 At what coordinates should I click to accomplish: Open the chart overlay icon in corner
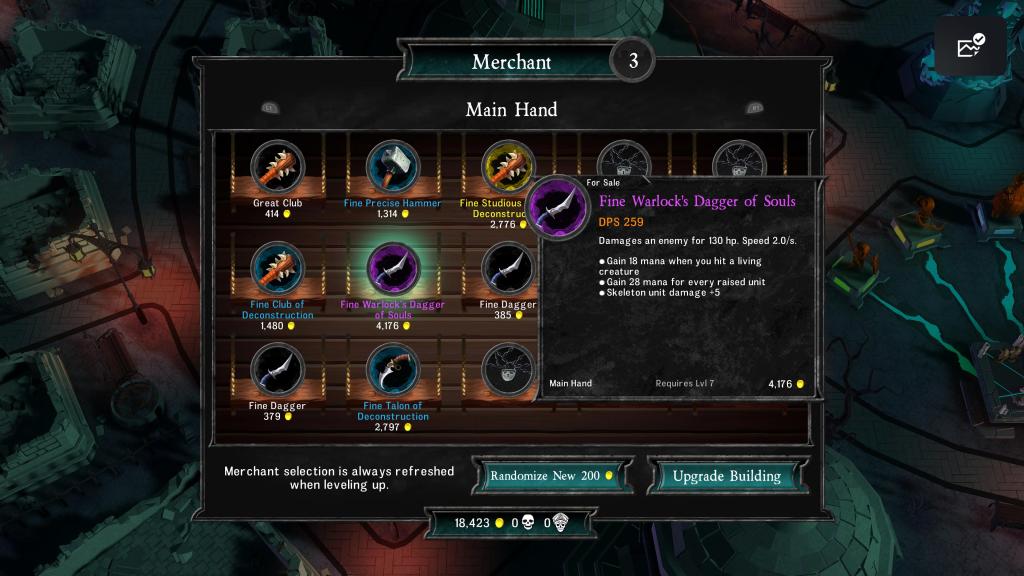[x=971, y=47]
